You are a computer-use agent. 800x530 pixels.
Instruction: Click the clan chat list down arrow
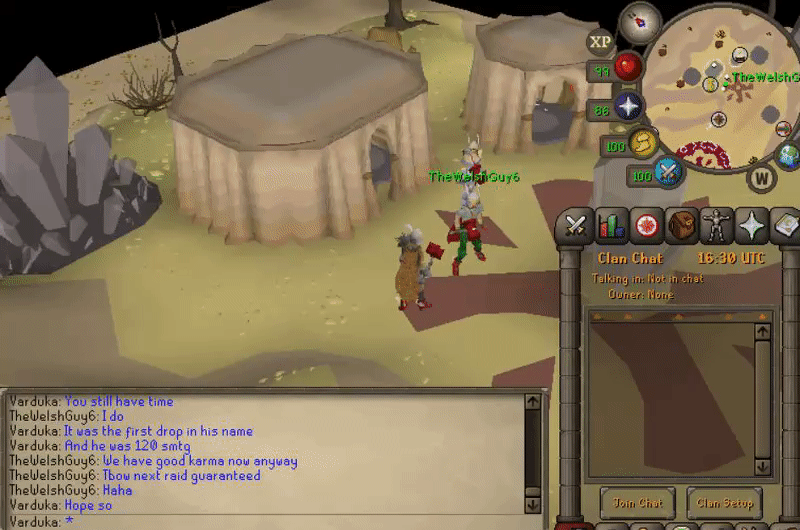763,467
